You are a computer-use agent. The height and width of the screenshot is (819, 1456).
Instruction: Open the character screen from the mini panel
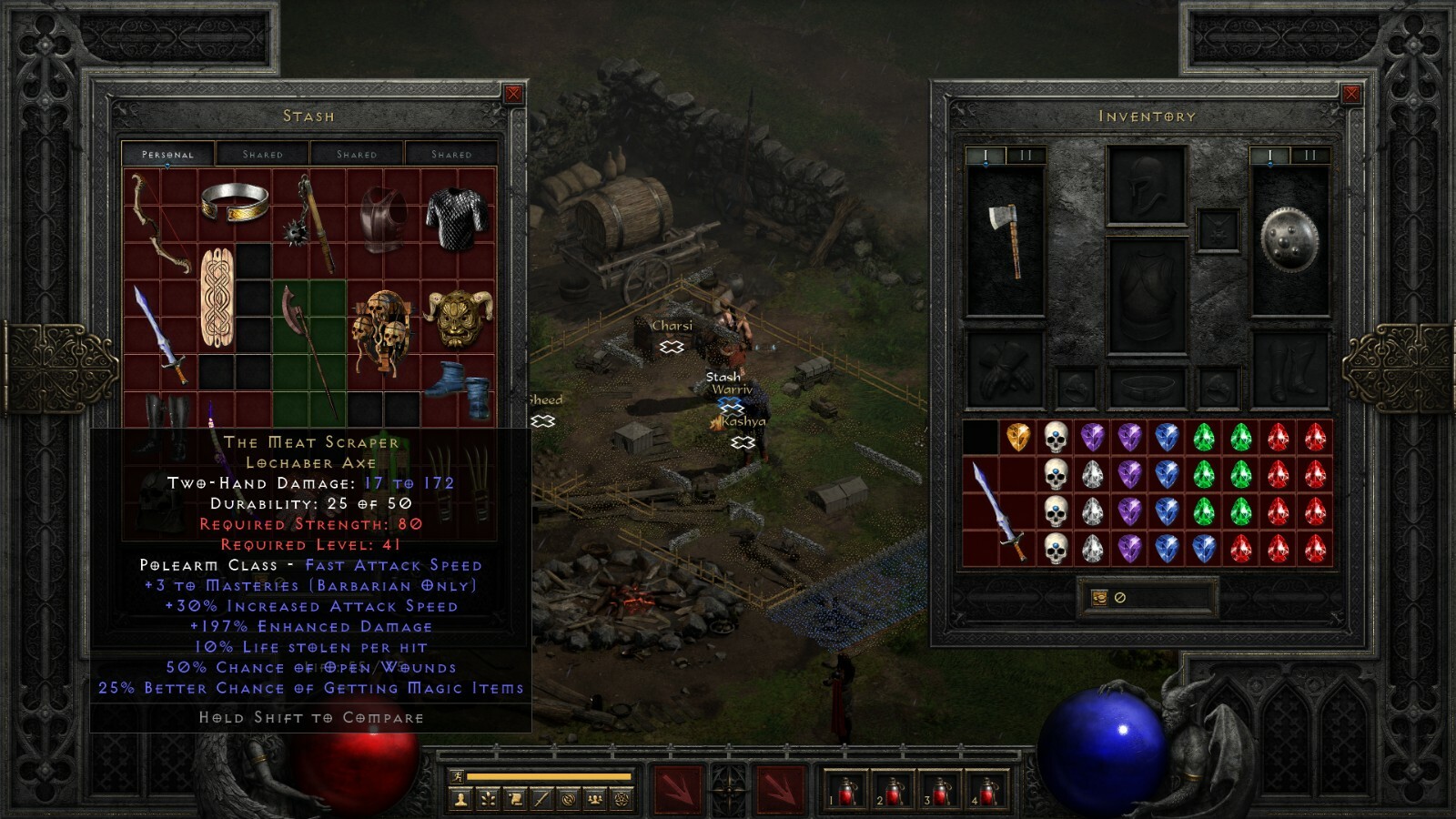460,799
